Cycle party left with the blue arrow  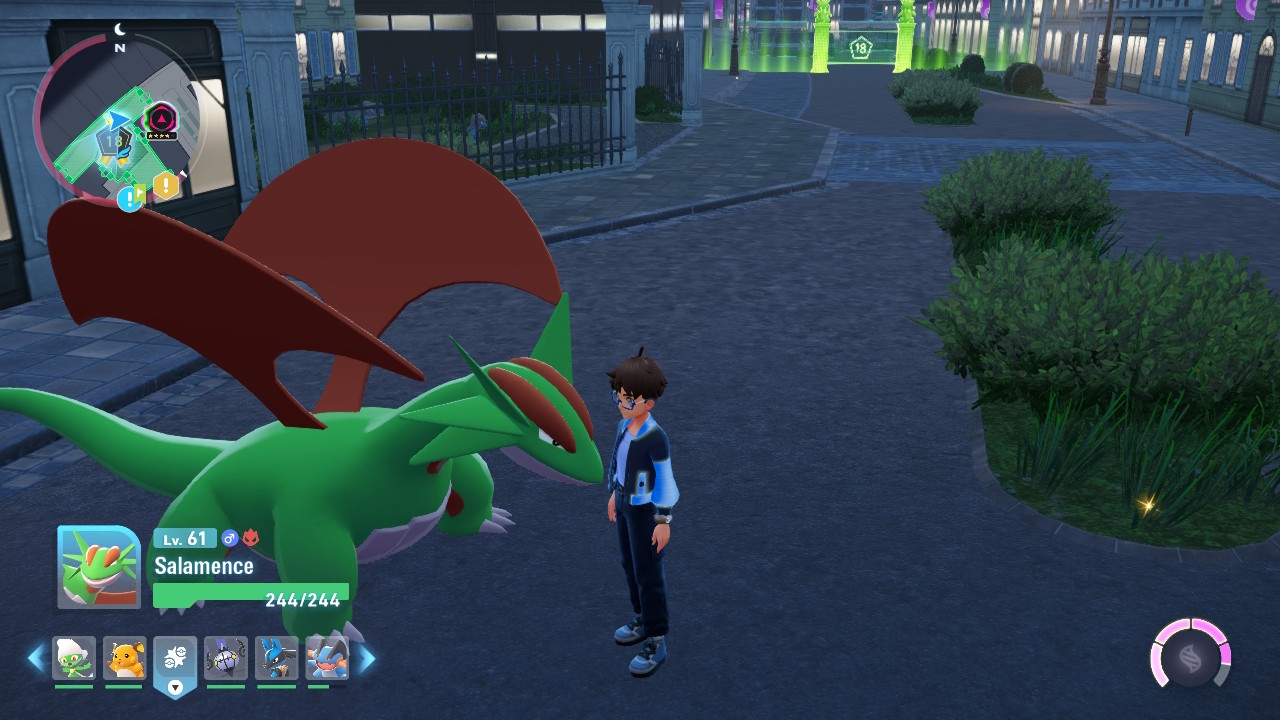[x=36, y=658]
